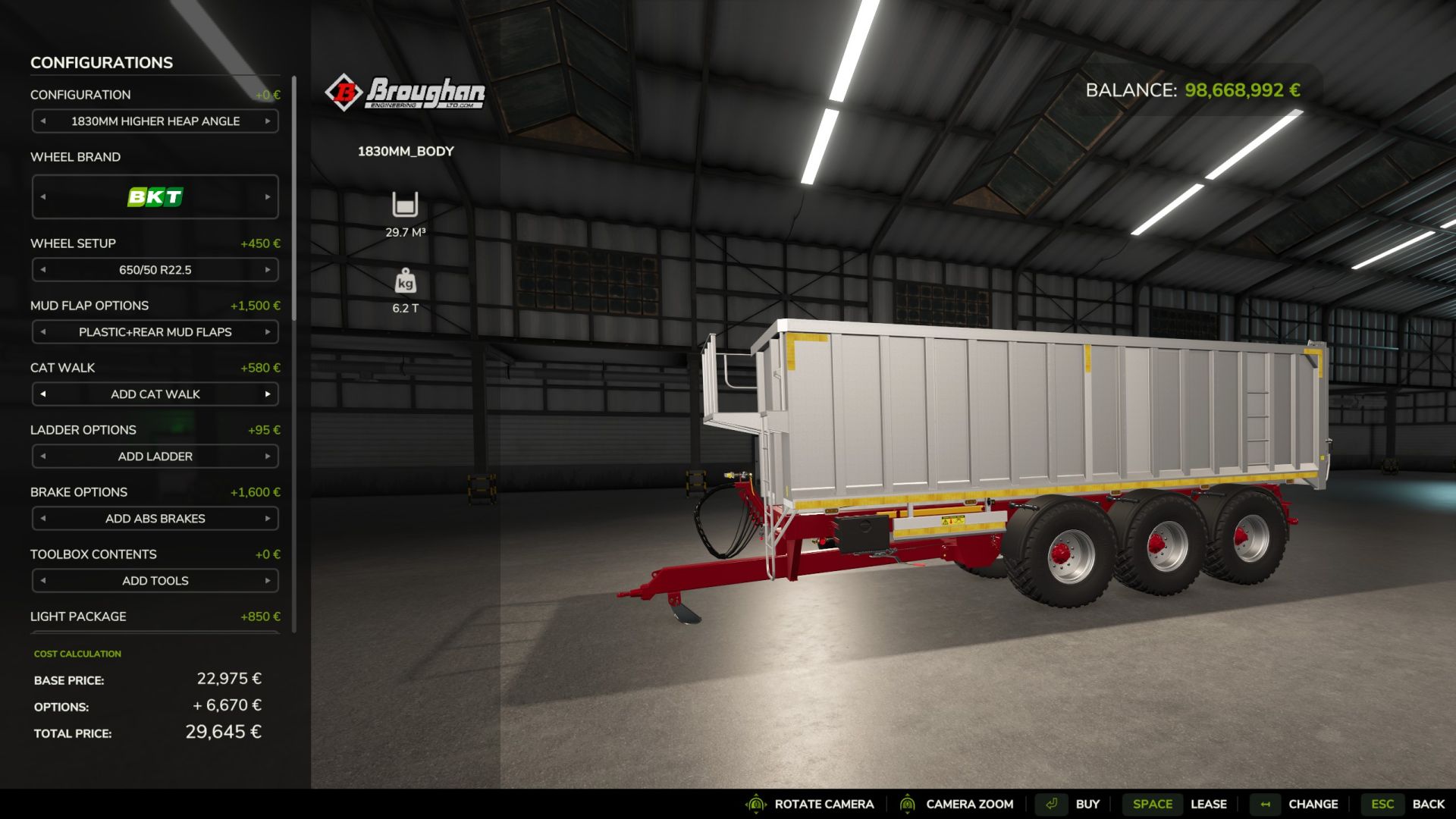
Task: Click right arrow on Configuration selector
Action: [x=268, y=121]
